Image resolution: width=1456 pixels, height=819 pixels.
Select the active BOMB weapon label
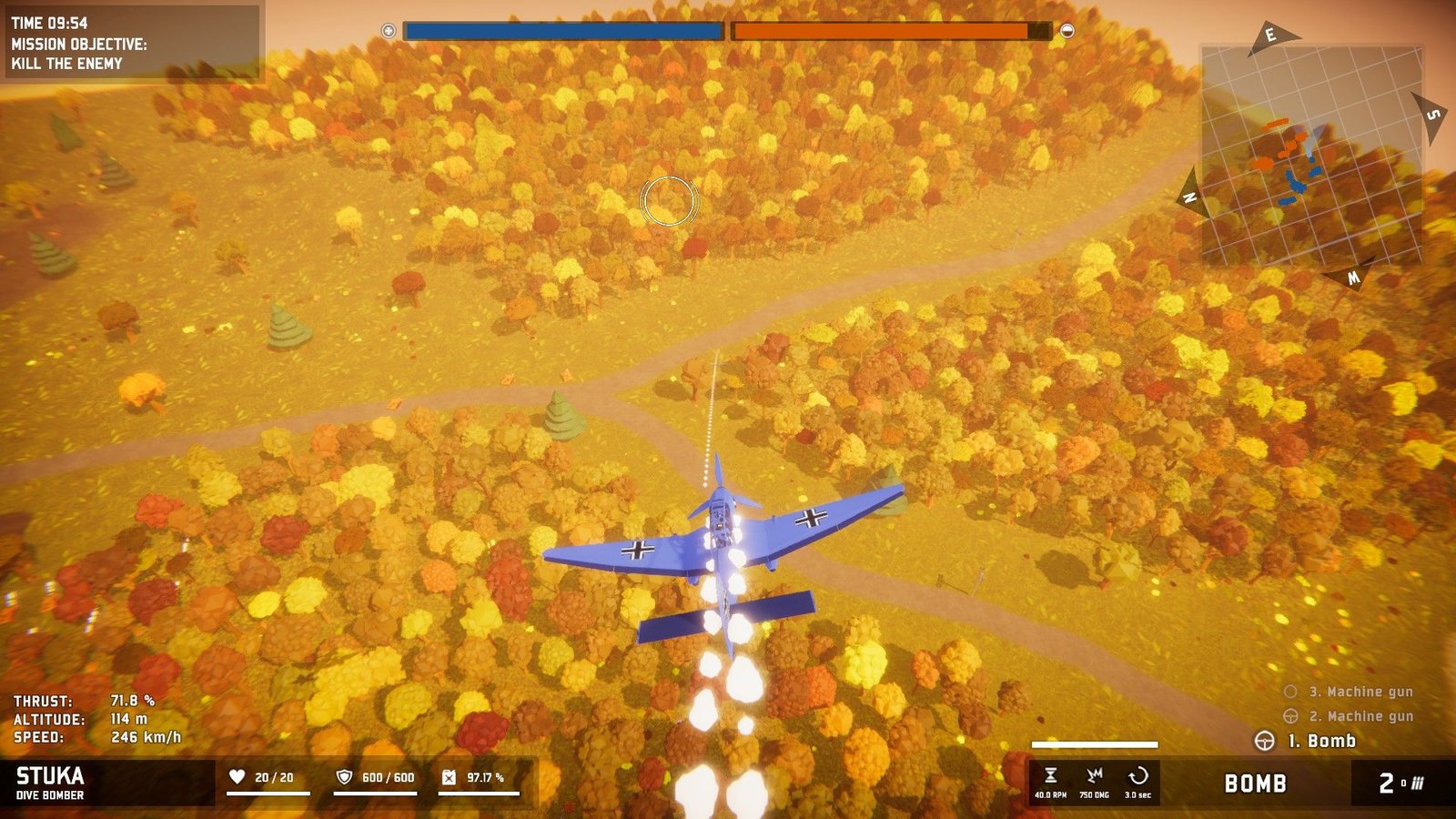(1255, 784)
